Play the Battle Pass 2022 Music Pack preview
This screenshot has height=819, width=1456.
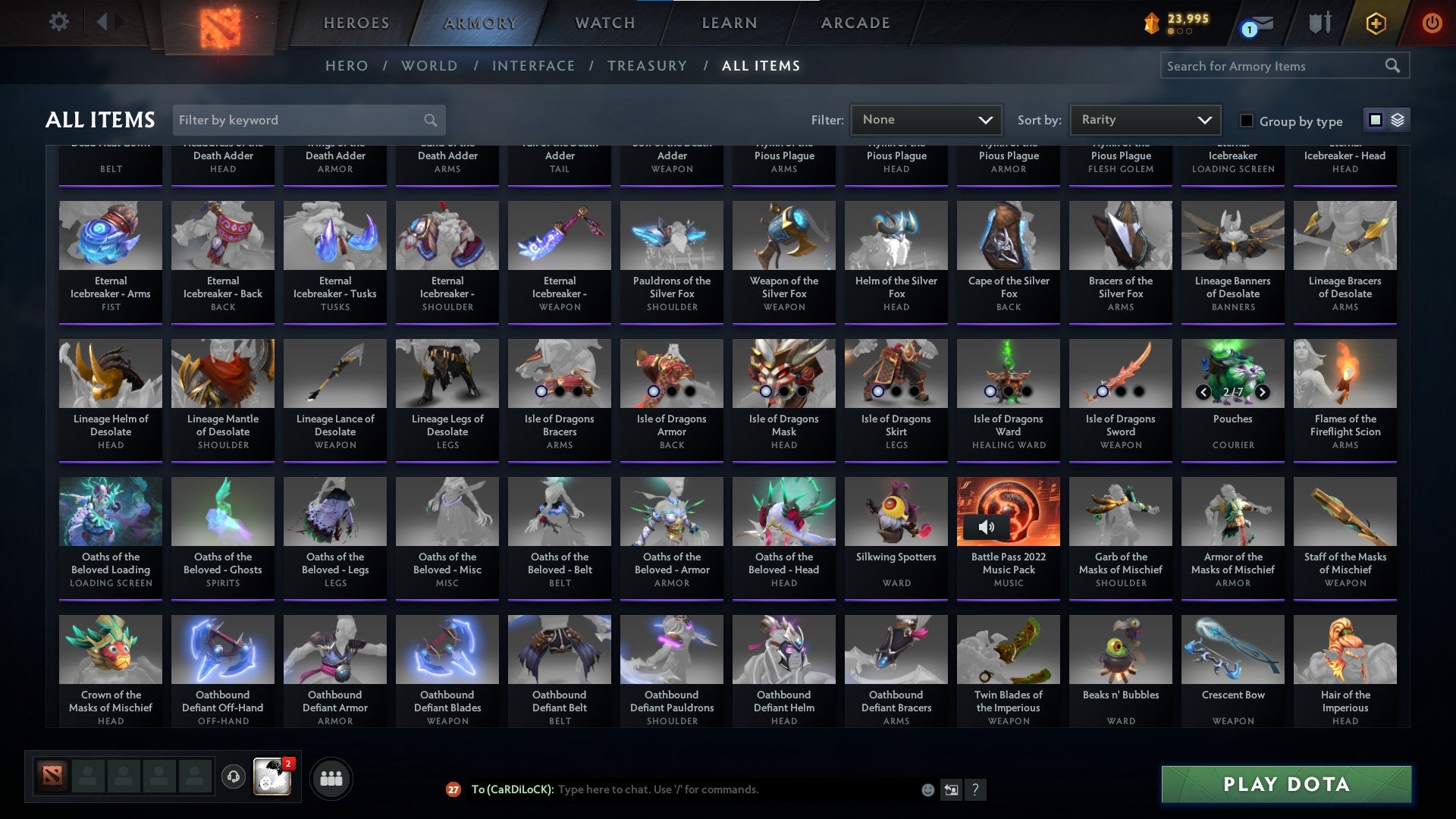(x=987, y=526)
